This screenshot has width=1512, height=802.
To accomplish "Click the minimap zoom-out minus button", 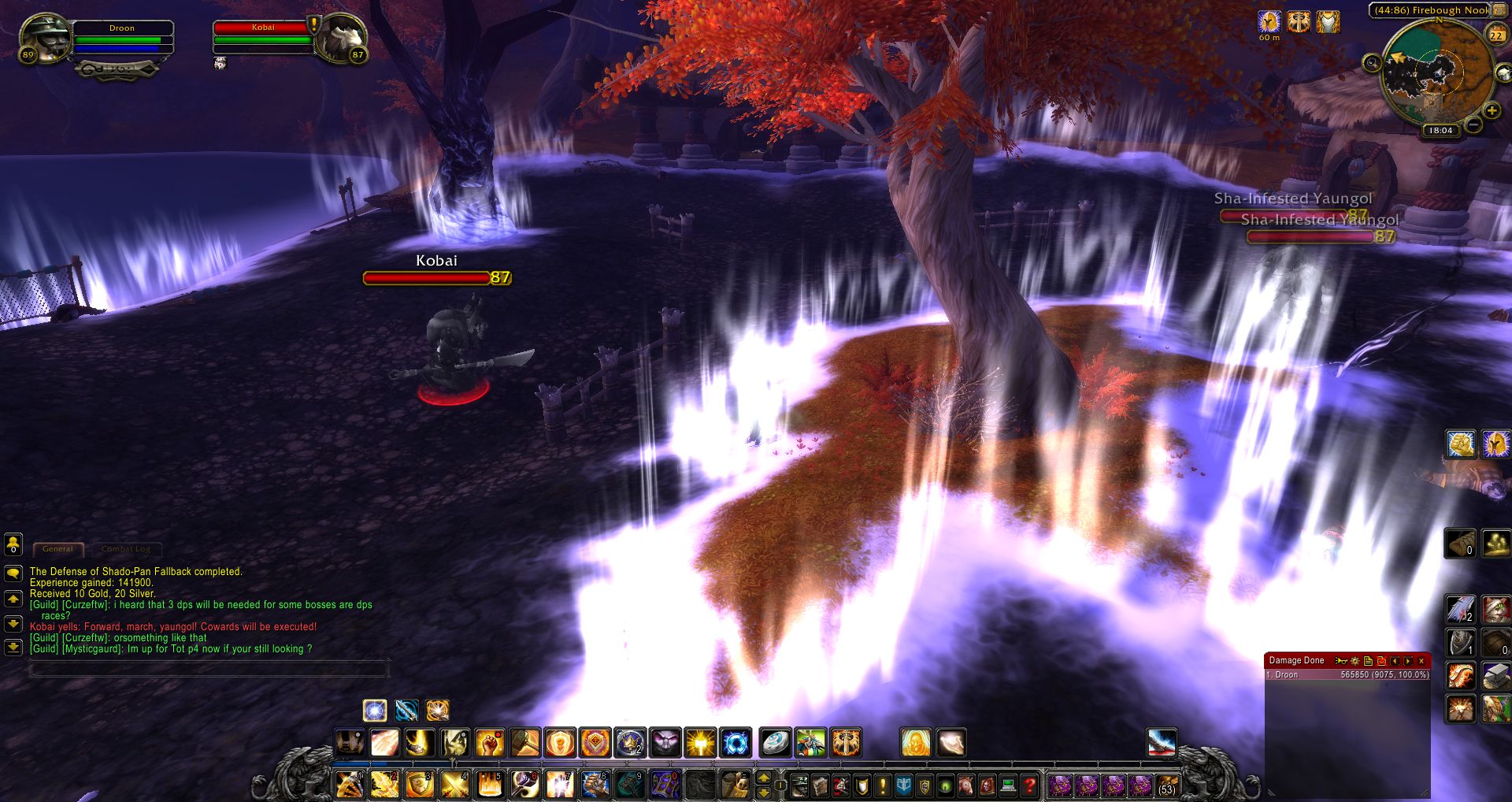I will point(1473,124).
